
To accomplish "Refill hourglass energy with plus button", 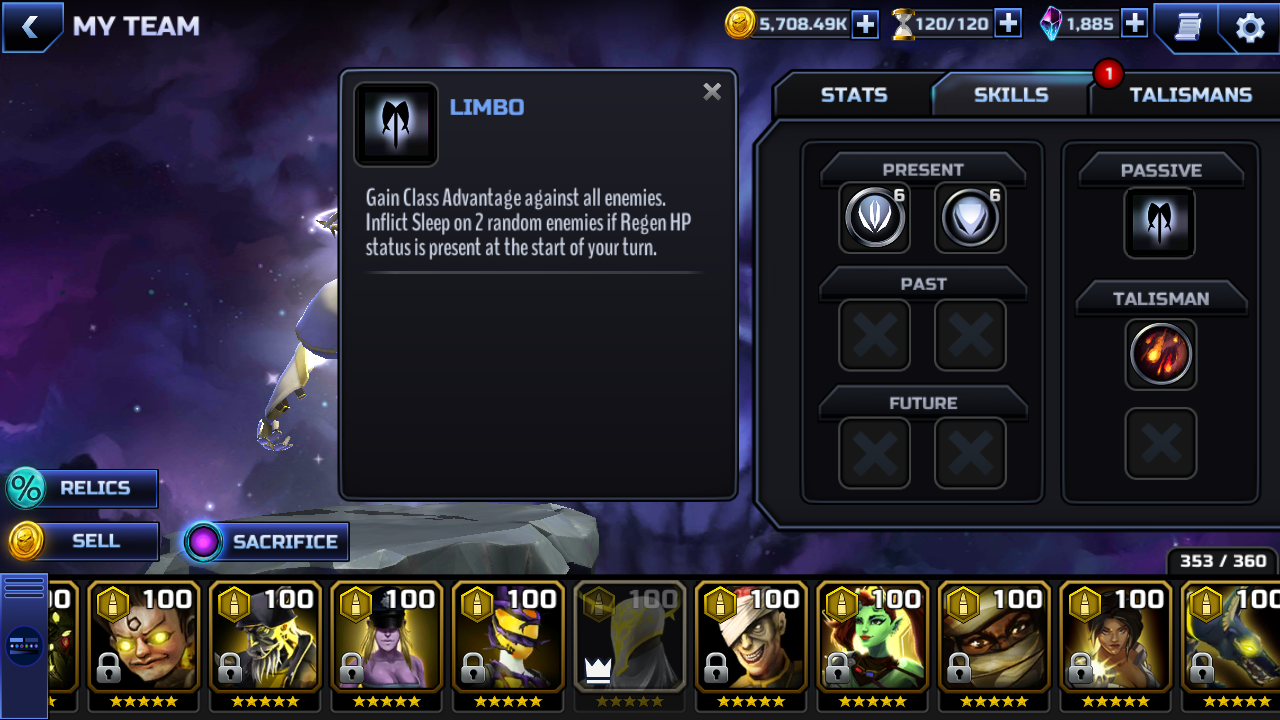I will click(1008, 24).
